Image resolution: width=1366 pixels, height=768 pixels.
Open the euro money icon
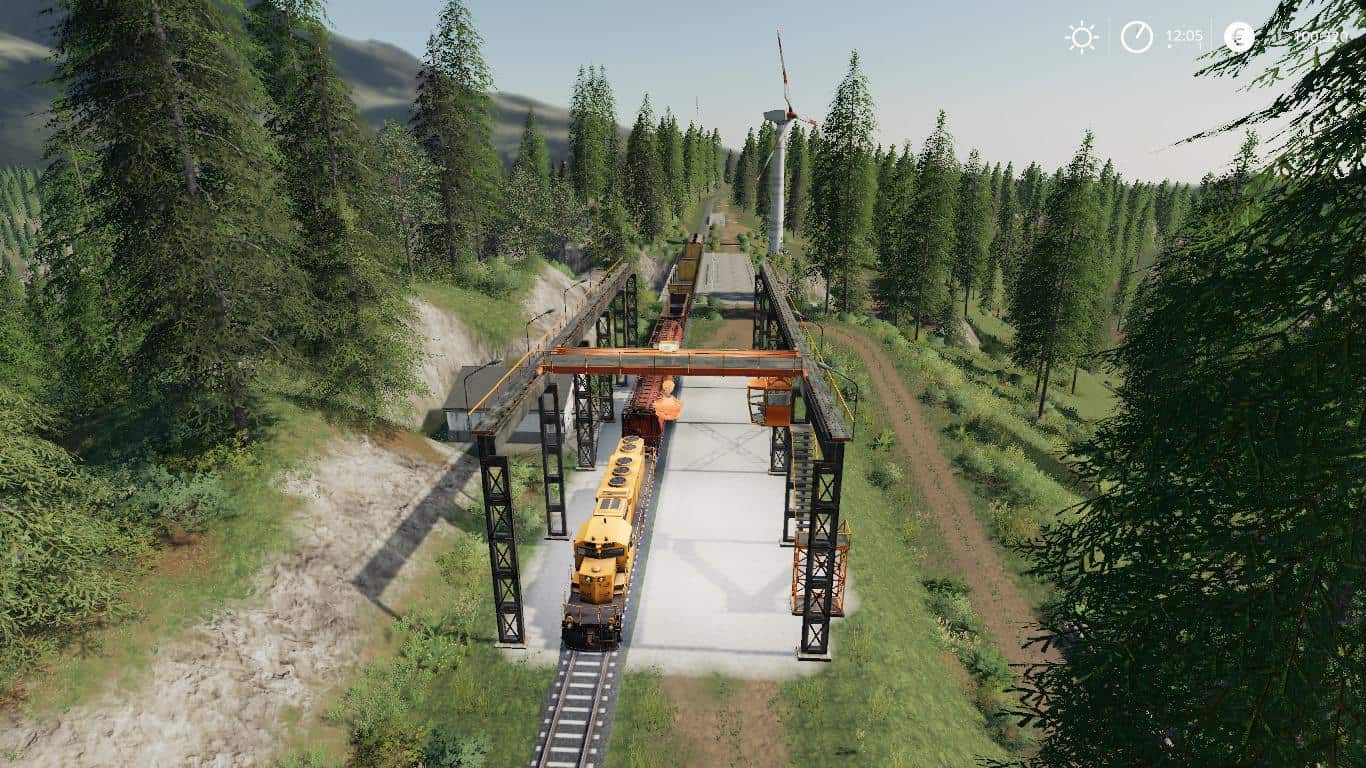1239,37
